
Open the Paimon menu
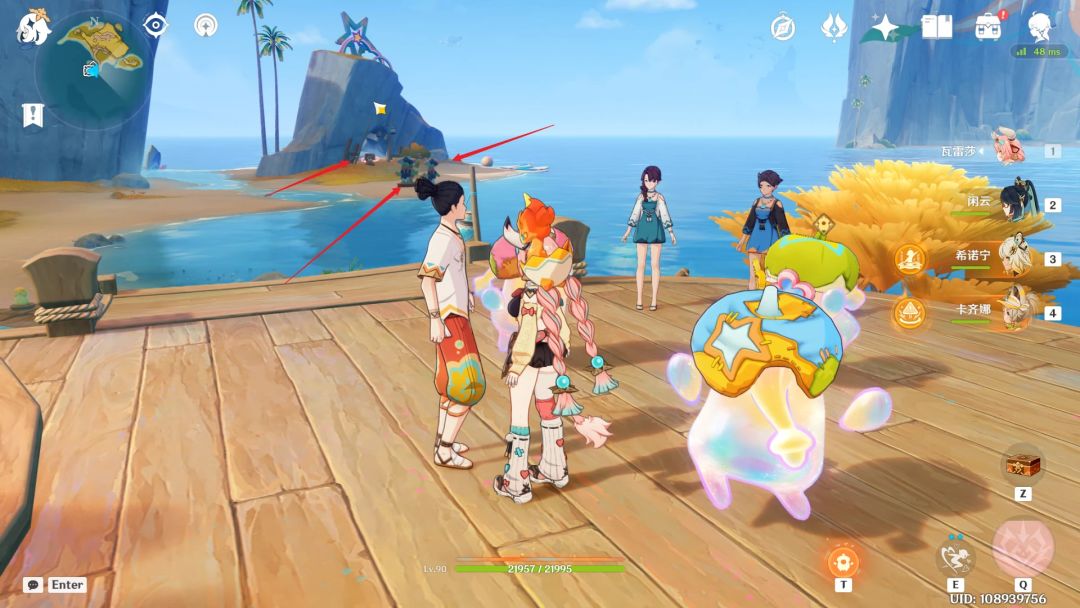pos(32,27)
